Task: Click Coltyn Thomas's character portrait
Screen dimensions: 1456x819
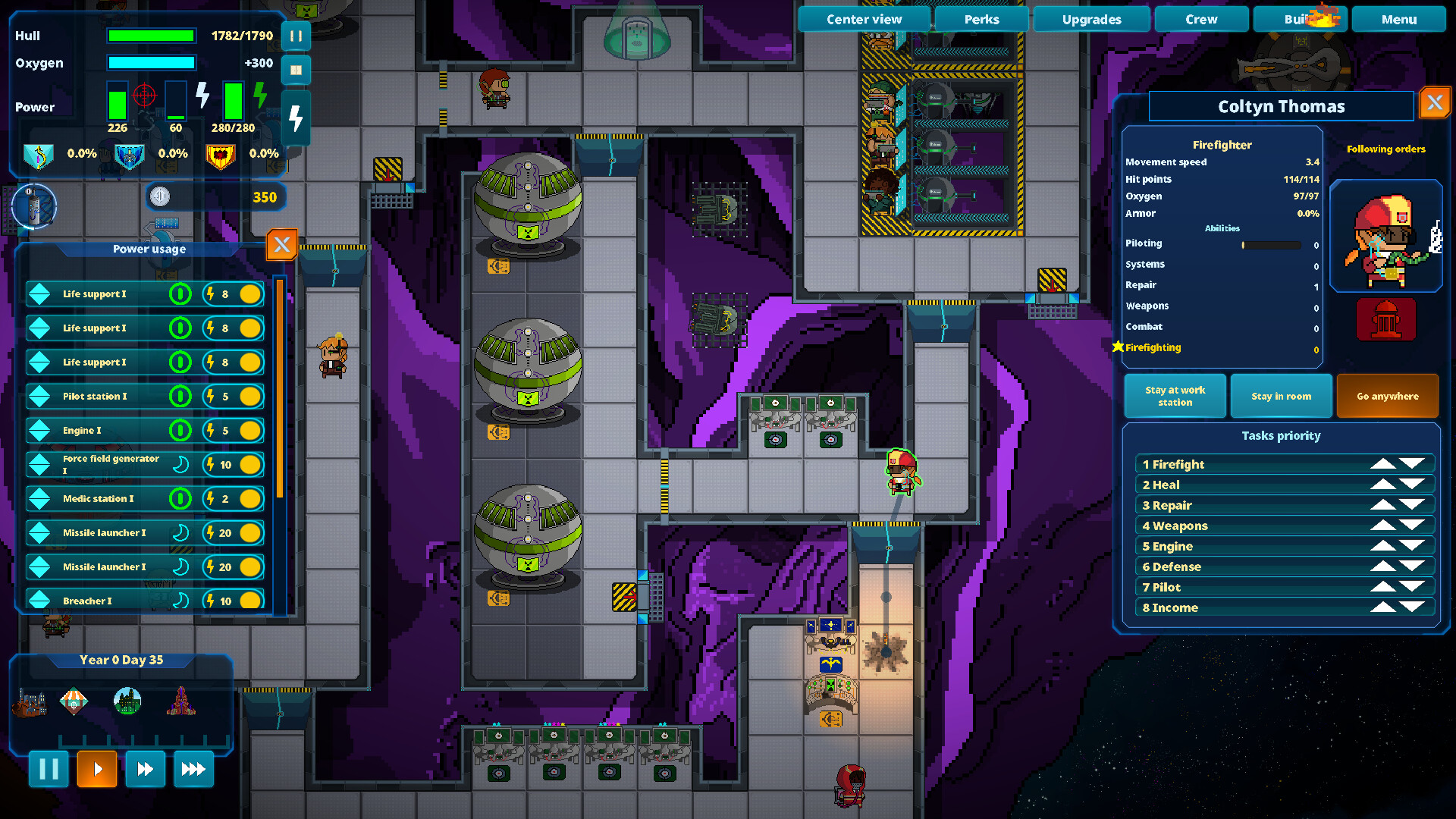Action: (1388, 237)
